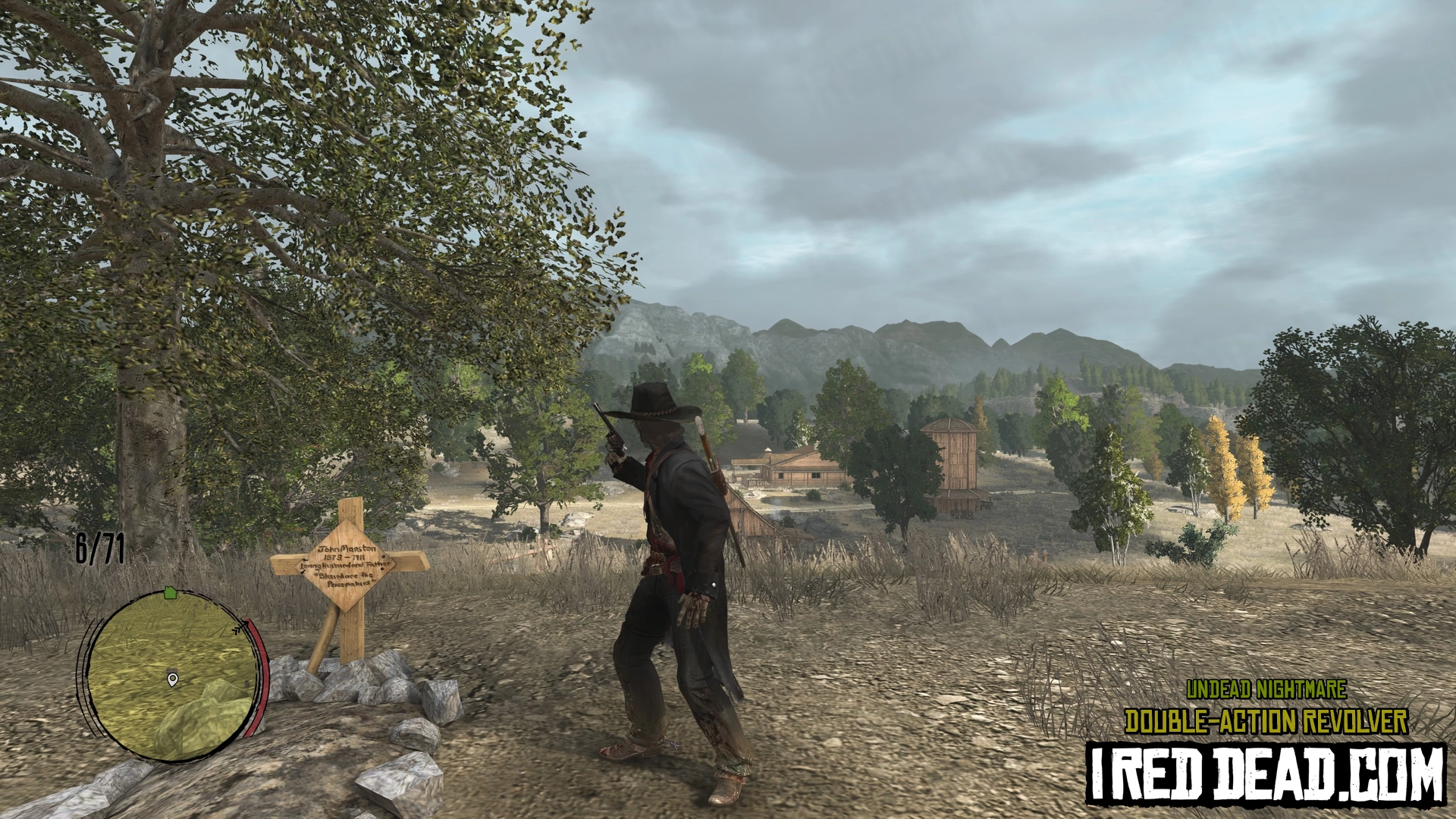Screen dimensions: 1456x819
Task: Click the IREDDEAD.COM watermark logo
Action: pyautogui.click(x=1265, y=773)
